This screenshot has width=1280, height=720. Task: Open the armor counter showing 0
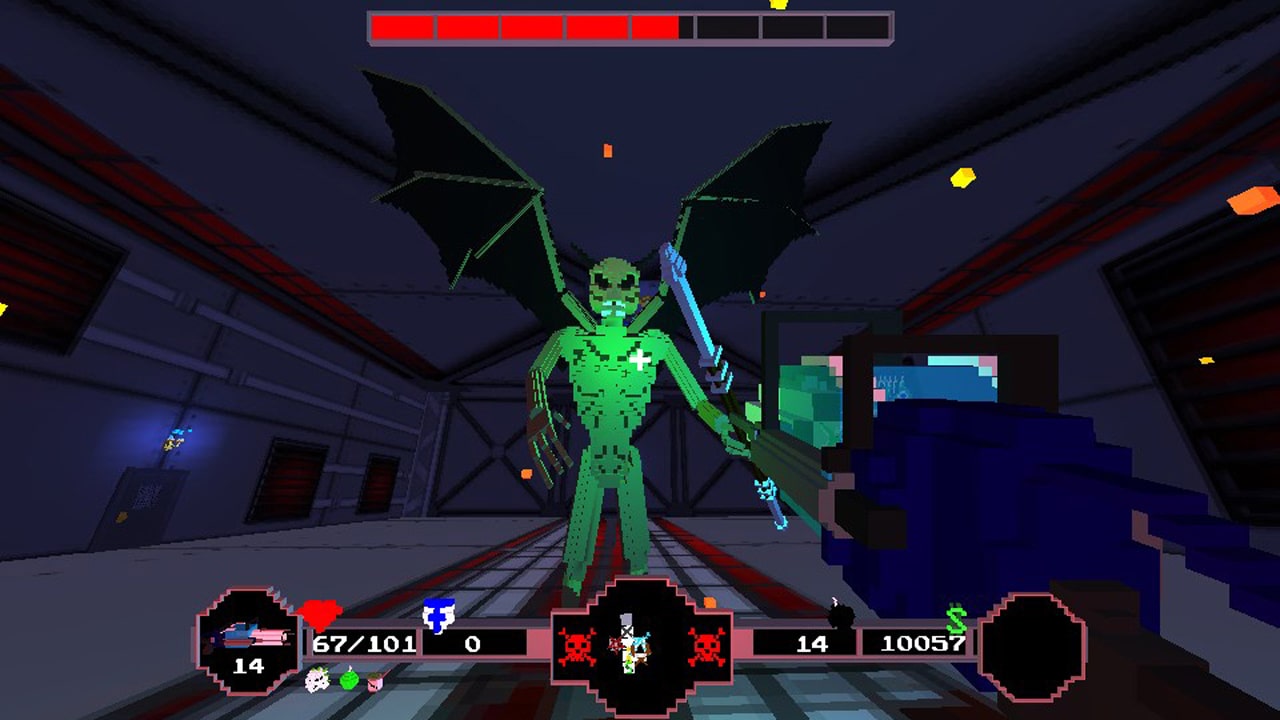click(x=472, y=641)
